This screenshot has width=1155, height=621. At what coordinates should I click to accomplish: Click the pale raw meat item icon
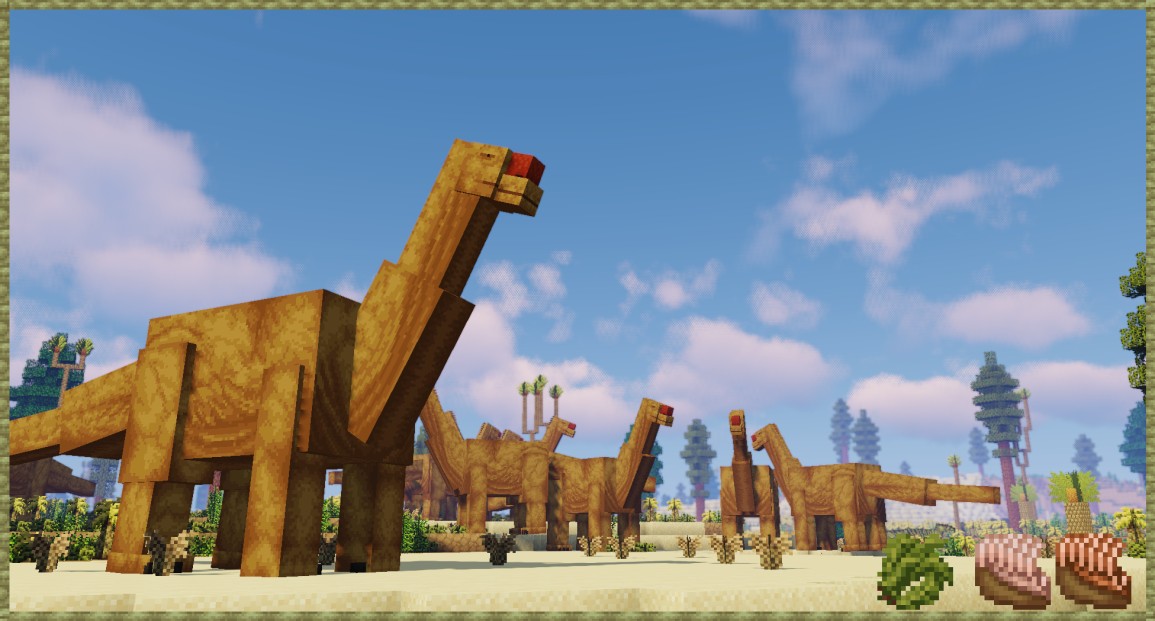point(1011,570)
